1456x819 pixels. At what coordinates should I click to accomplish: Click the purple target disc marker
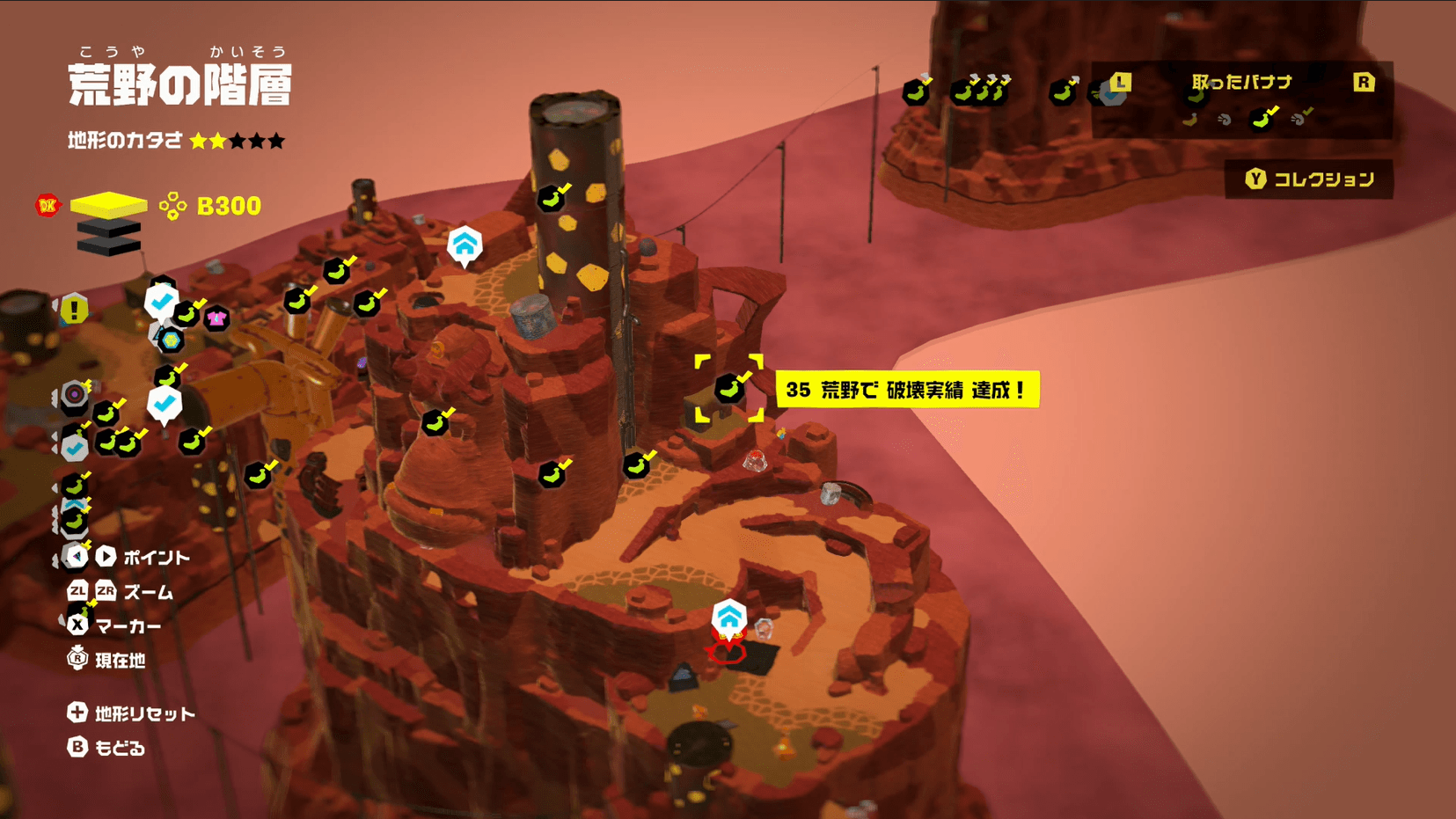pos(75,394)
